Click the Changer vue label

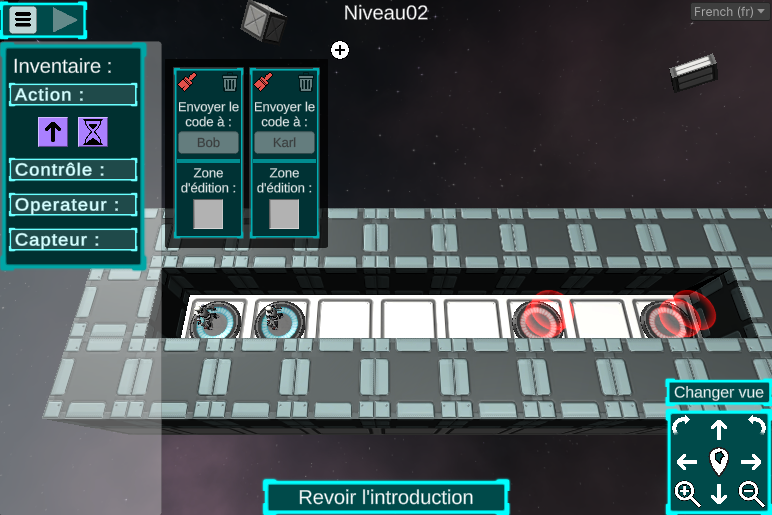click(x=718, y=393)
